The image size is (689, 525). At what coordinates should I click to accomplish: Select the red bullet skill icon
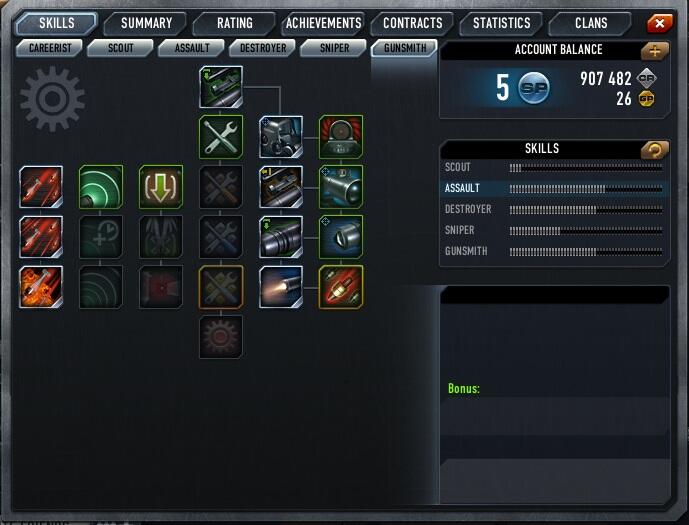pos(341,286)
